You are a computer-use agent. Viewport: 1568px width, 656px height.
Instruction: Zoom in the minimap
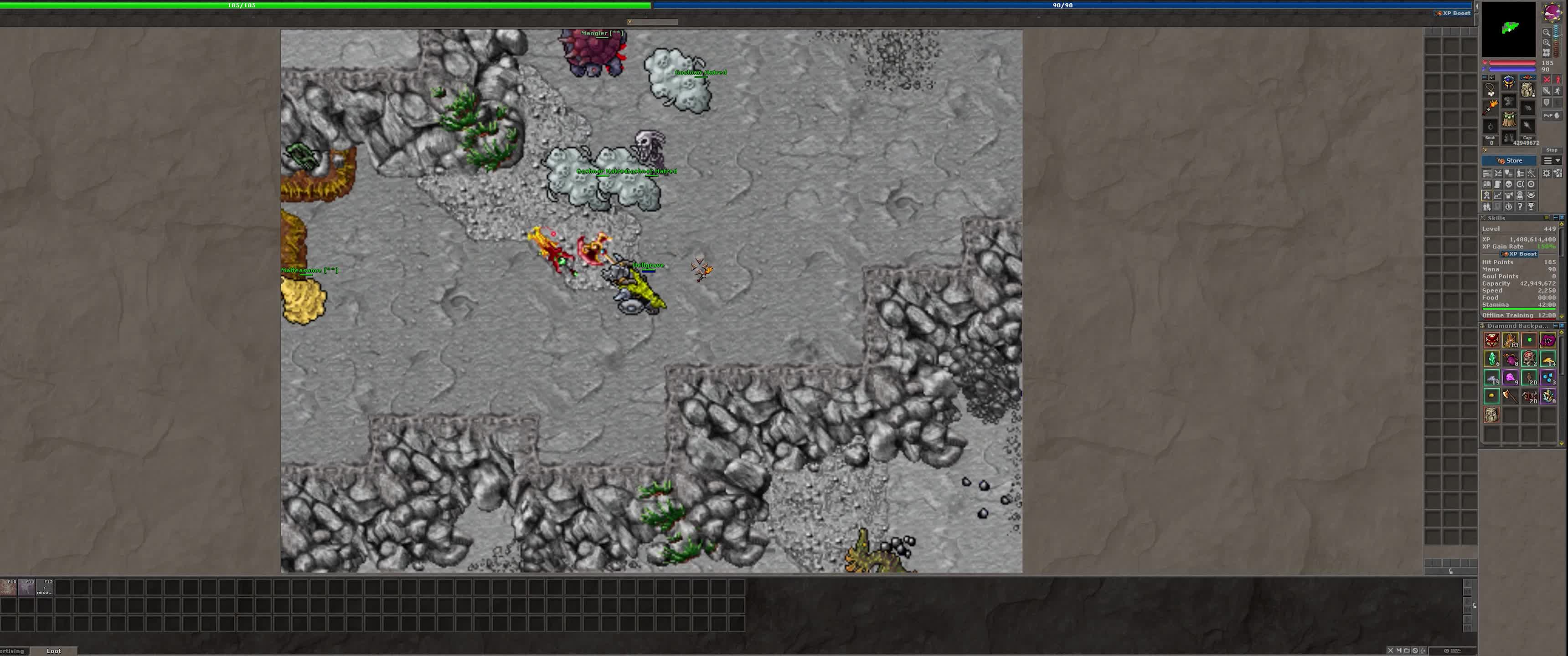1546,43
